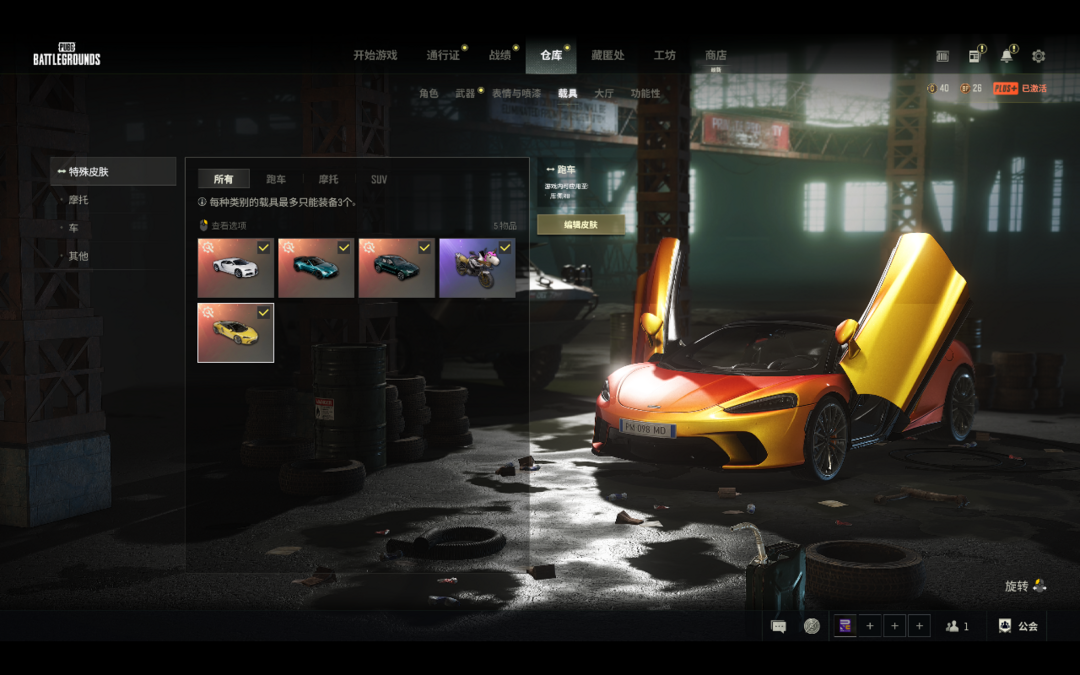Choose the 摩托 entry in left sidebar
This screenshot has height=675, width=1080.
click(x=79, y=200)
